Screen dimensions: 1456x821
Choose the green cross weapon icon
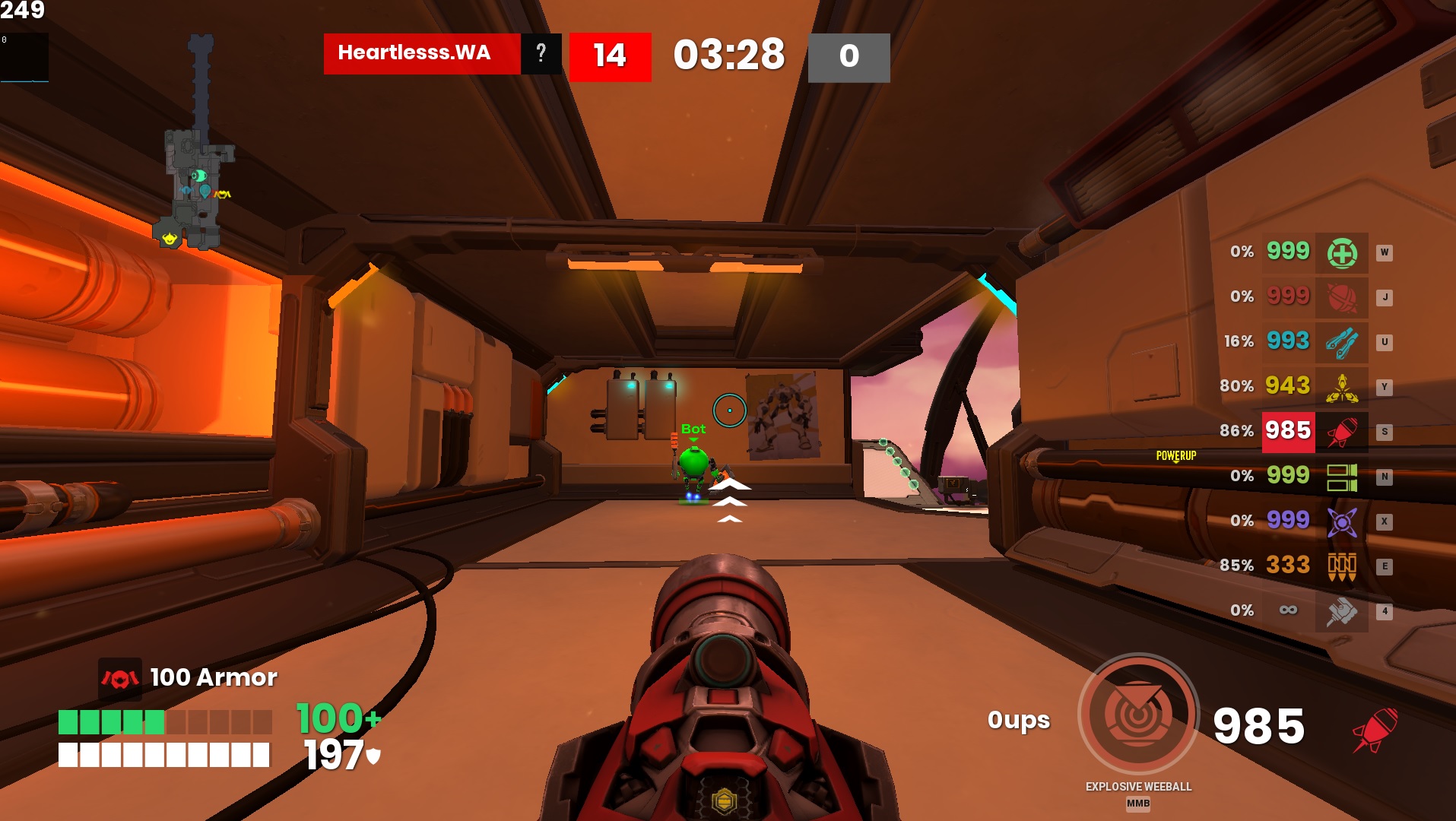pos(1341,252)
